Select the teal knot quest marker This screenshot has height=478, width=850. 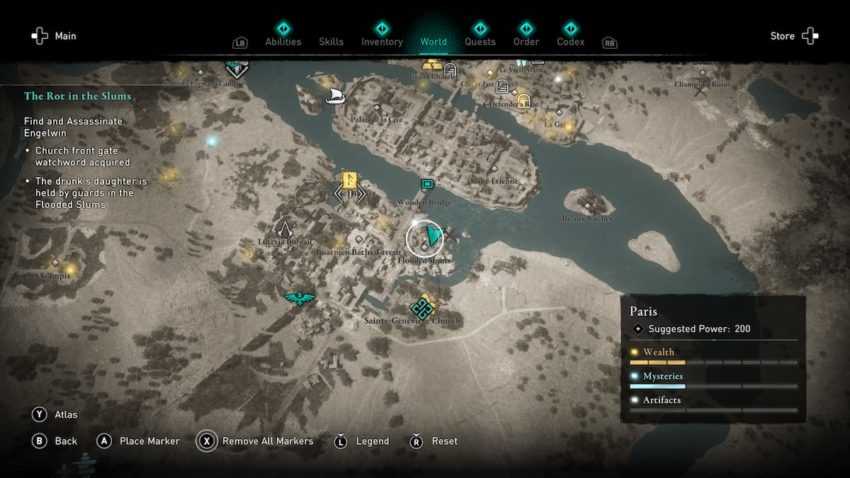[x=422, y=308]
